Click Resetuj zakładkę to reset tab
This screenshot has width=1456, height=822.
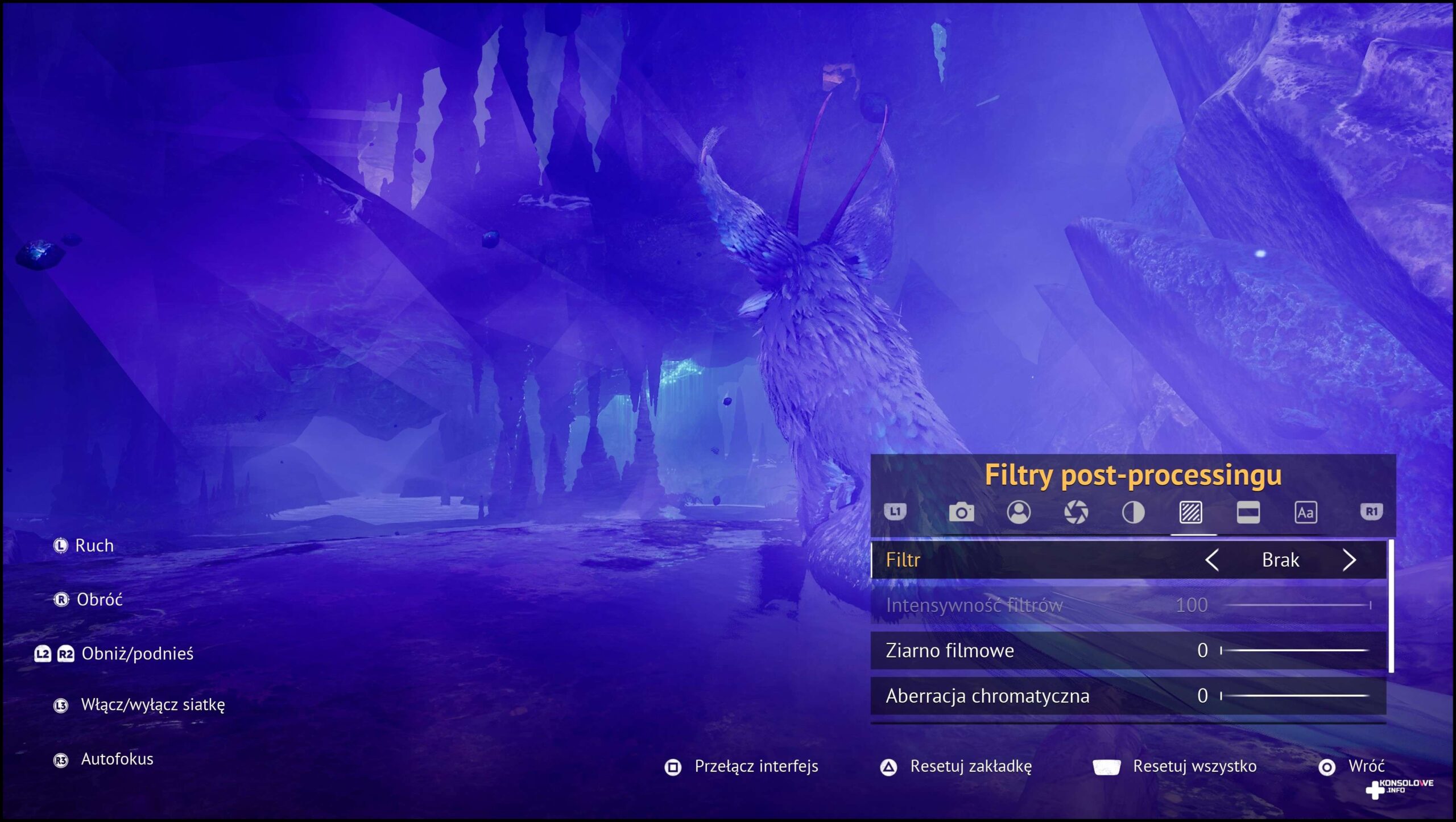coord(970,766)
